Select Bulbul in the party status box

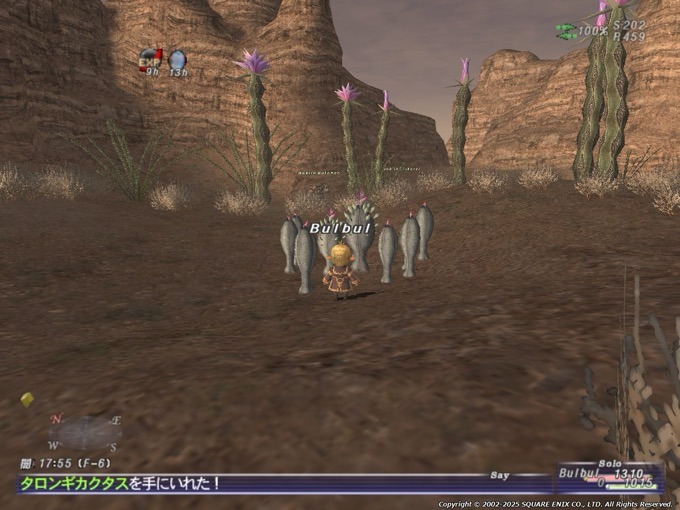pos(580,473)
